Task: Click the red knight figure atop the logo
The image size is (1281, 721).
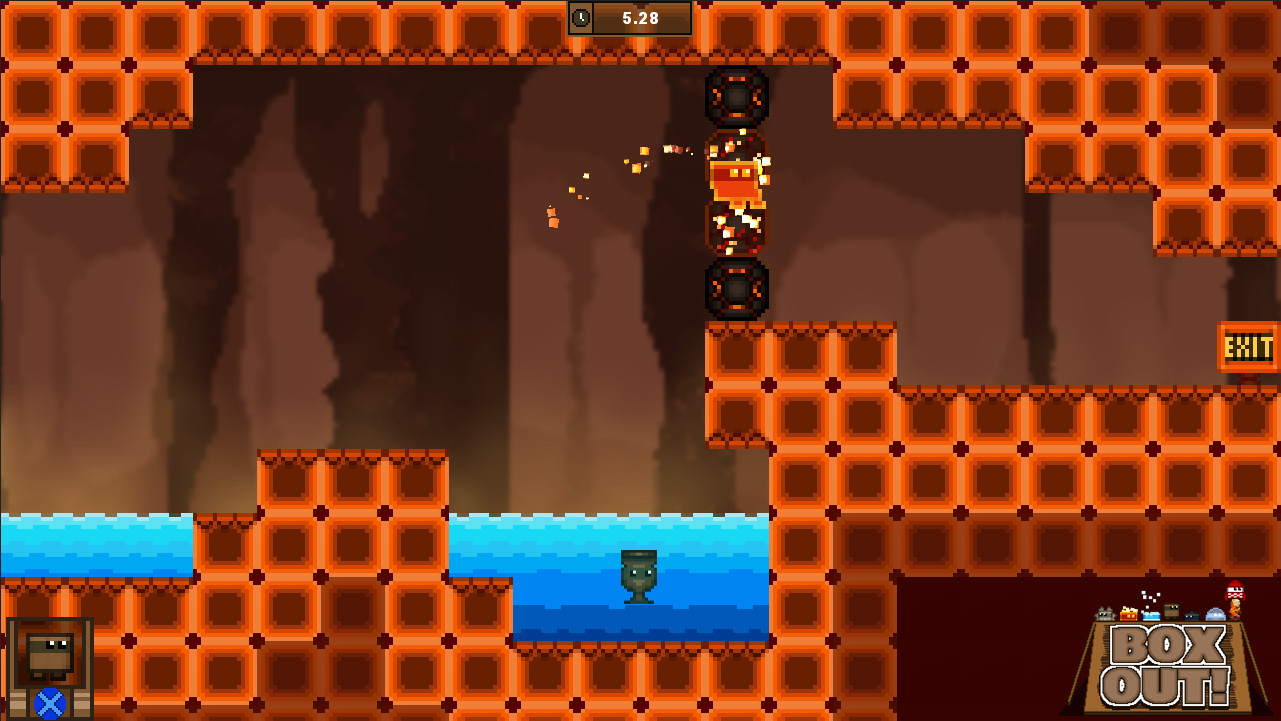Action: click(1235, 591)
